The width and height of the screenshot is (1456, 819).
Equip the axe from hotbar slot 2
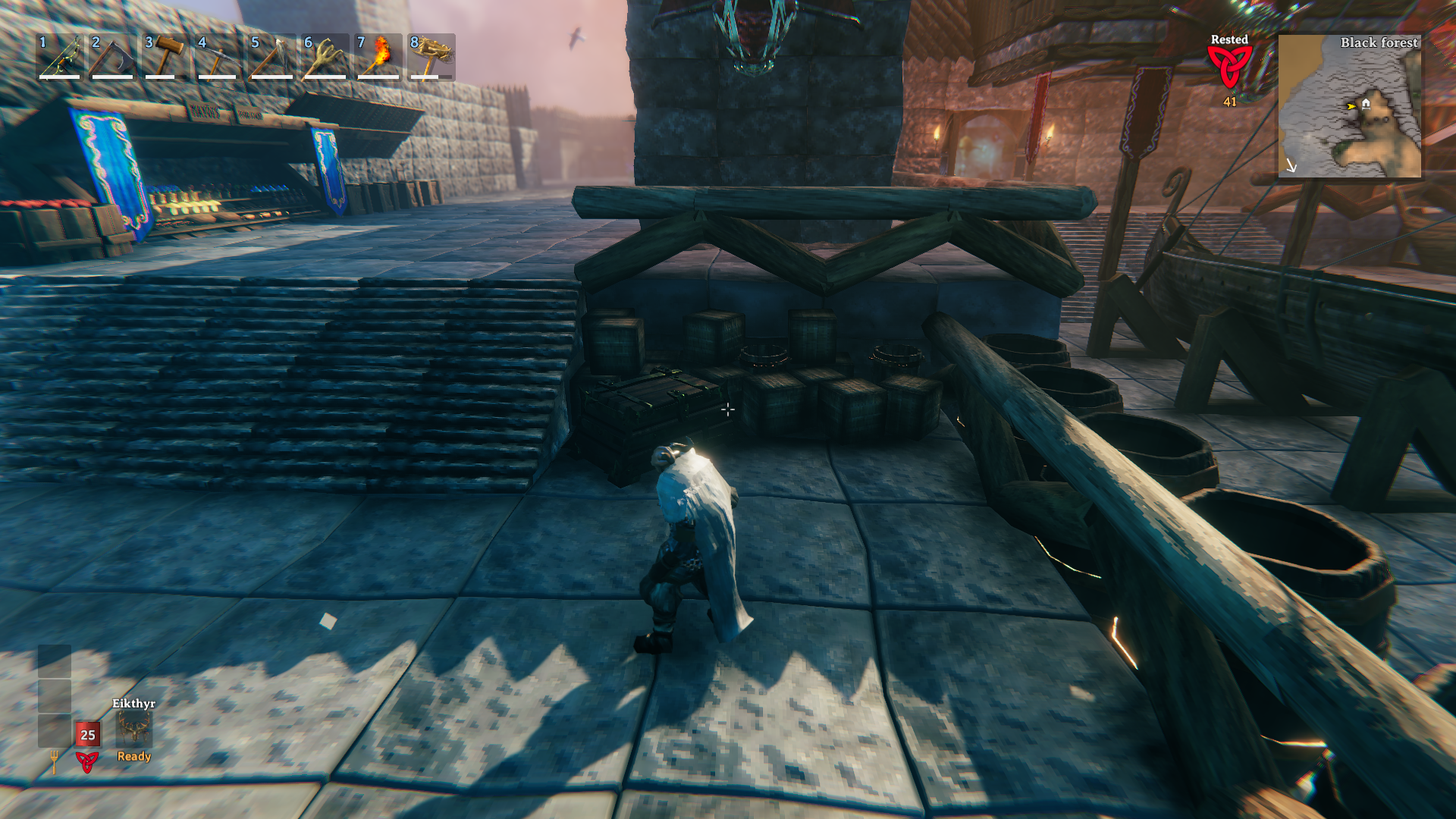click(112, 57)
